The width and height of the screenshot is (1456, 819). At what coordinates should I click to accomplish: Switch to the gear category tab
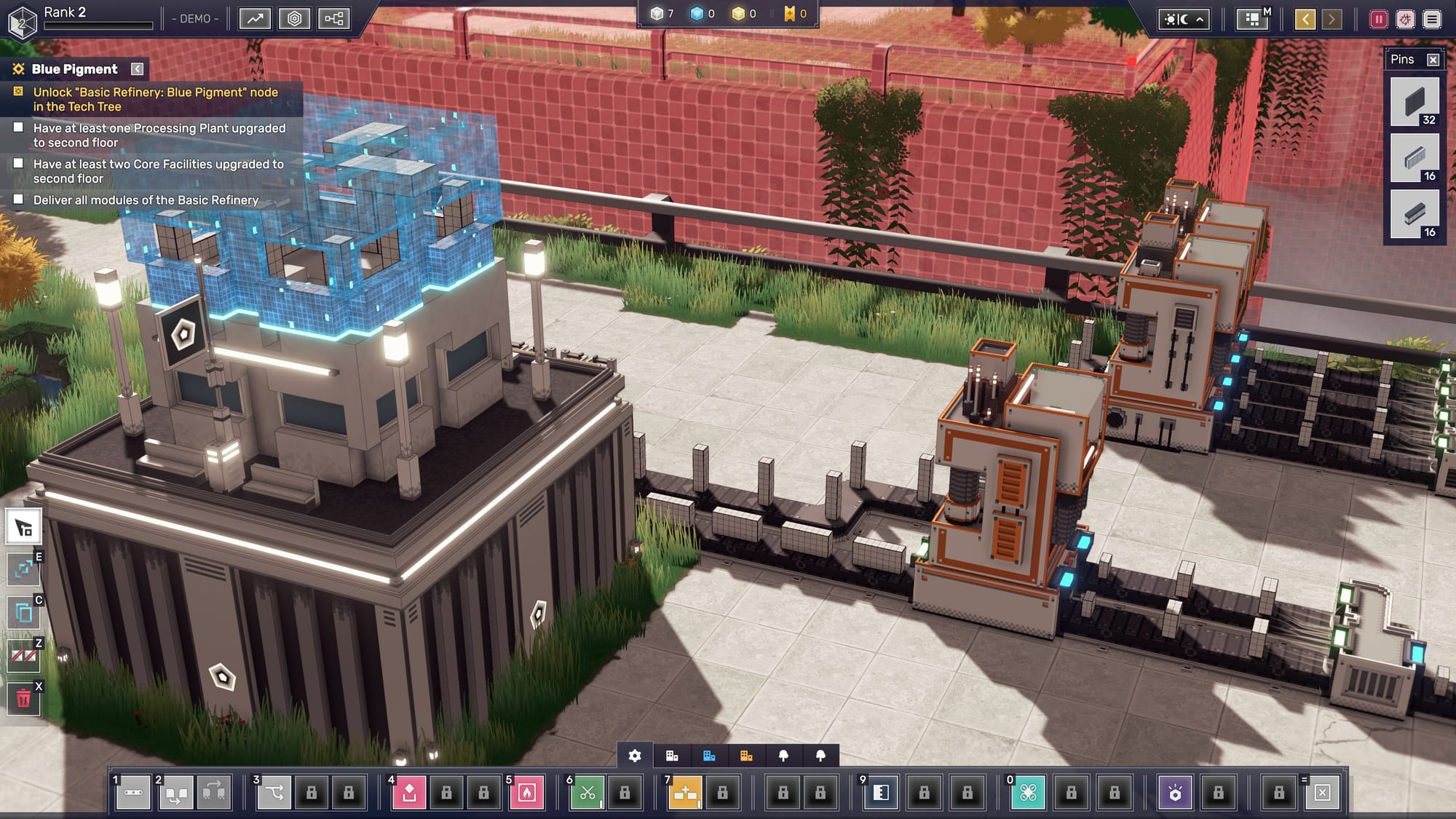[635, 756]
